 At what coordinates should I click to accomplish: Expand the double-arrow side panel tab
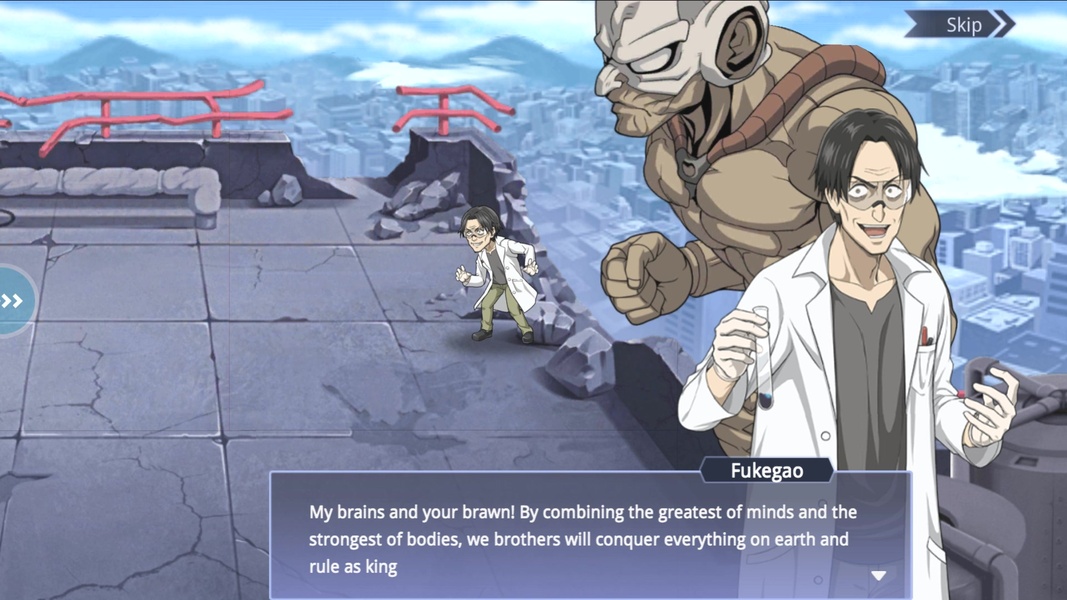click(13, 300)
